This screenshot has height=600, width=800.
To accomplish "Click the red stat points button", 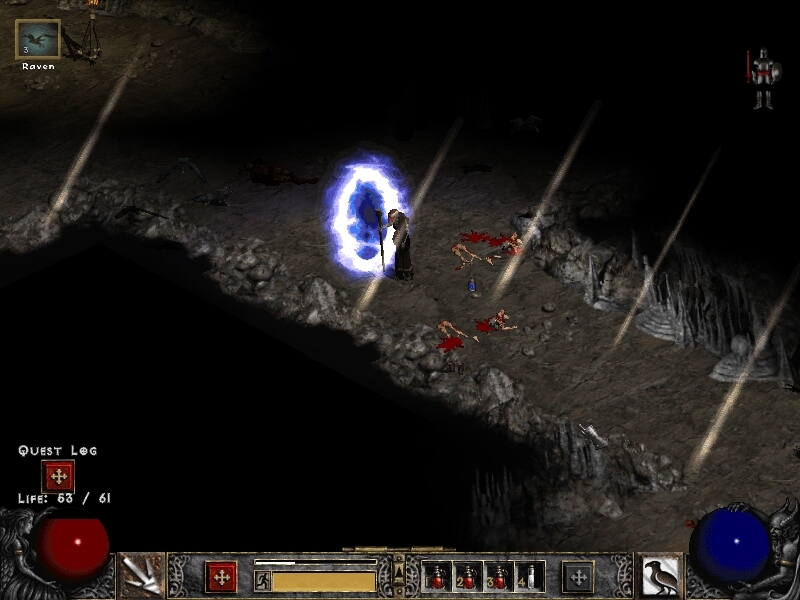I will click(x=221, y=577).
